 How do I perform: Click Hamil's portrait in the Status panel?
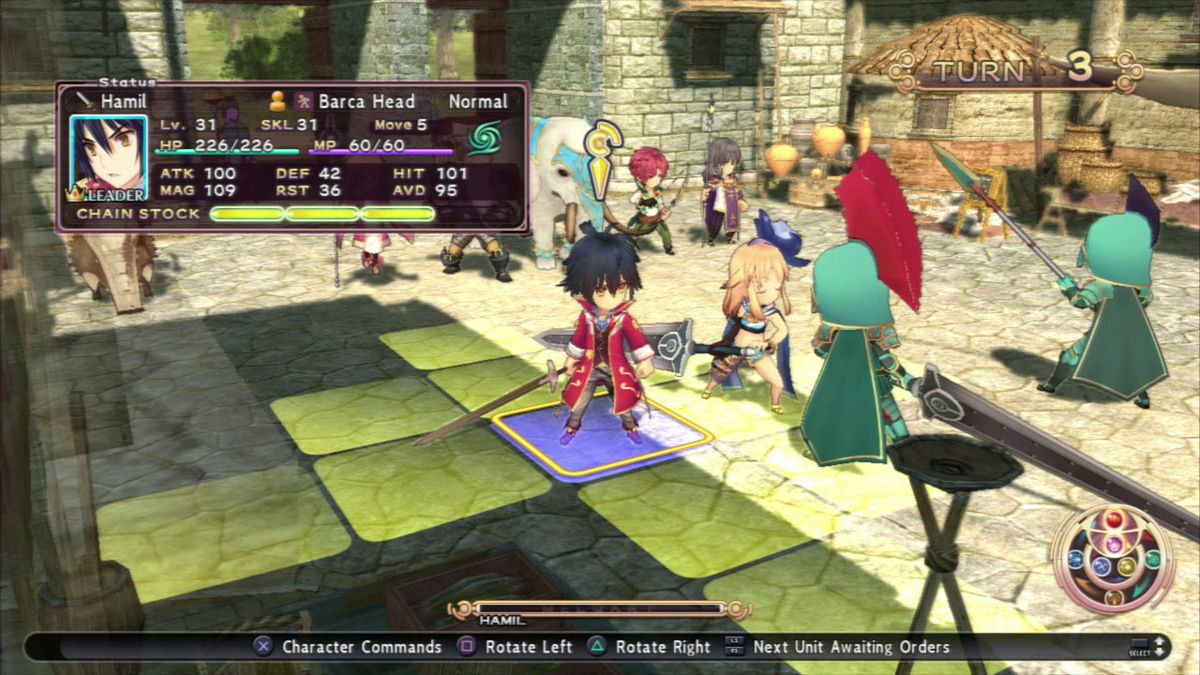tap(108, 157)
